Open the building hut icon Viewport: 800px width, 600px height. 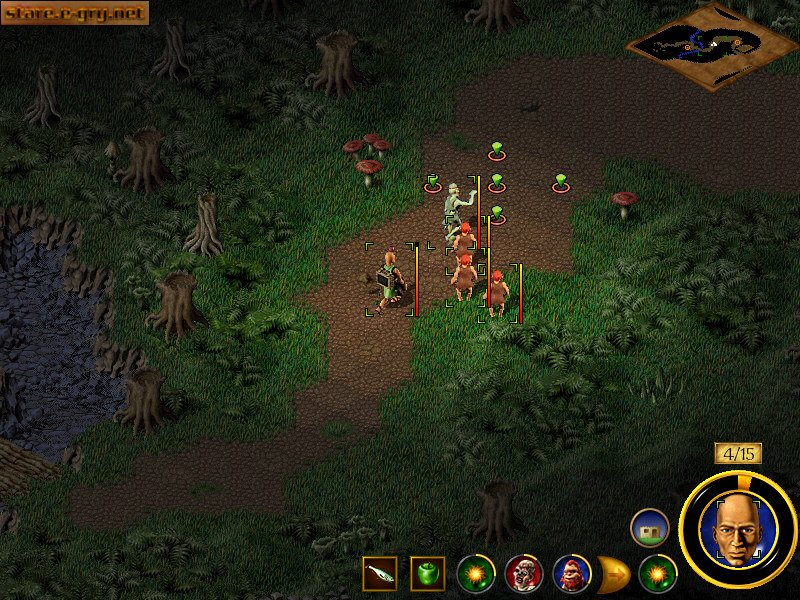[x=649, y=527]
